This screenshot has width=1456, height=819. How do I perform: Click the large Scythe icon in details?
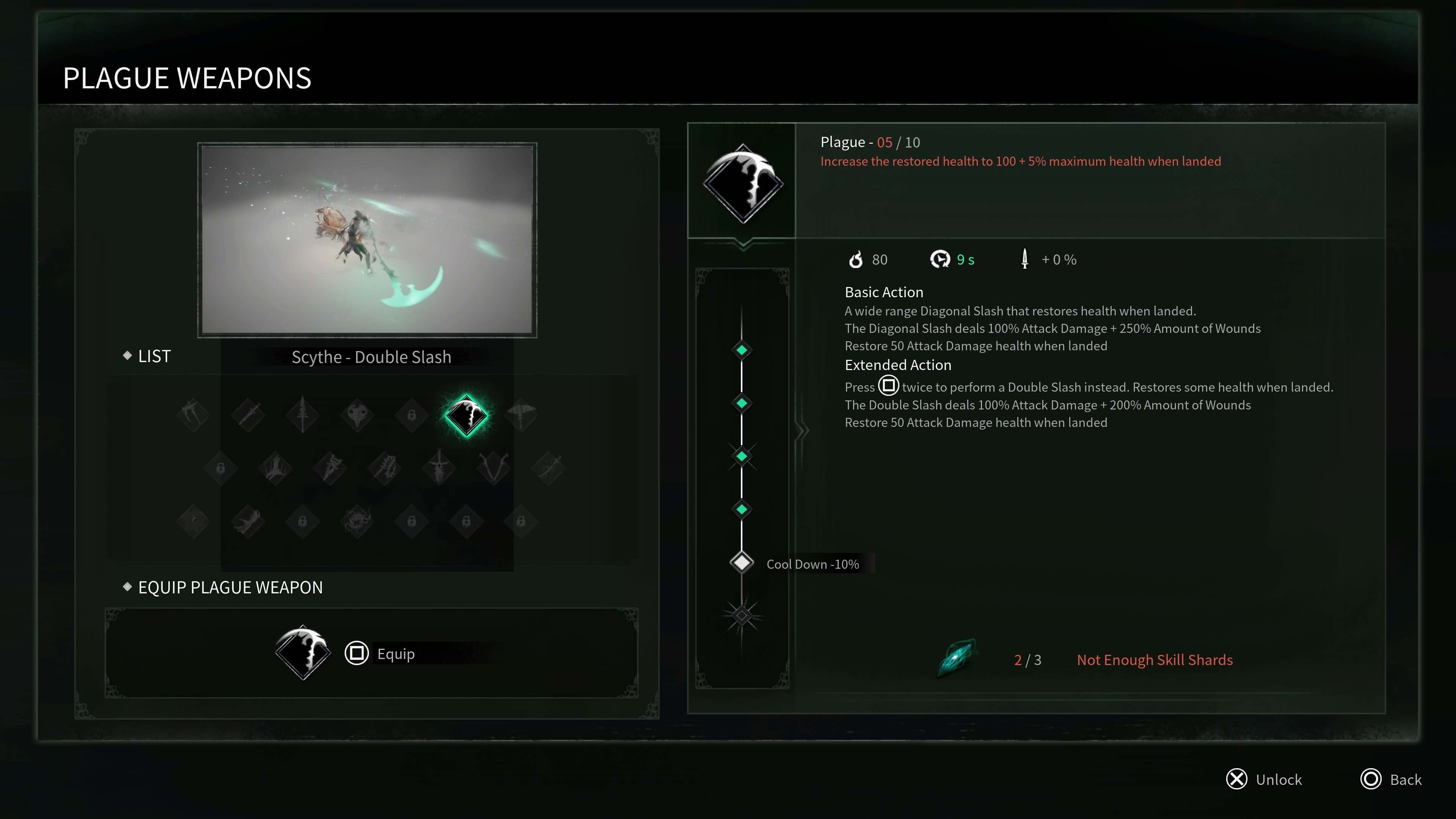pos(743,184)
